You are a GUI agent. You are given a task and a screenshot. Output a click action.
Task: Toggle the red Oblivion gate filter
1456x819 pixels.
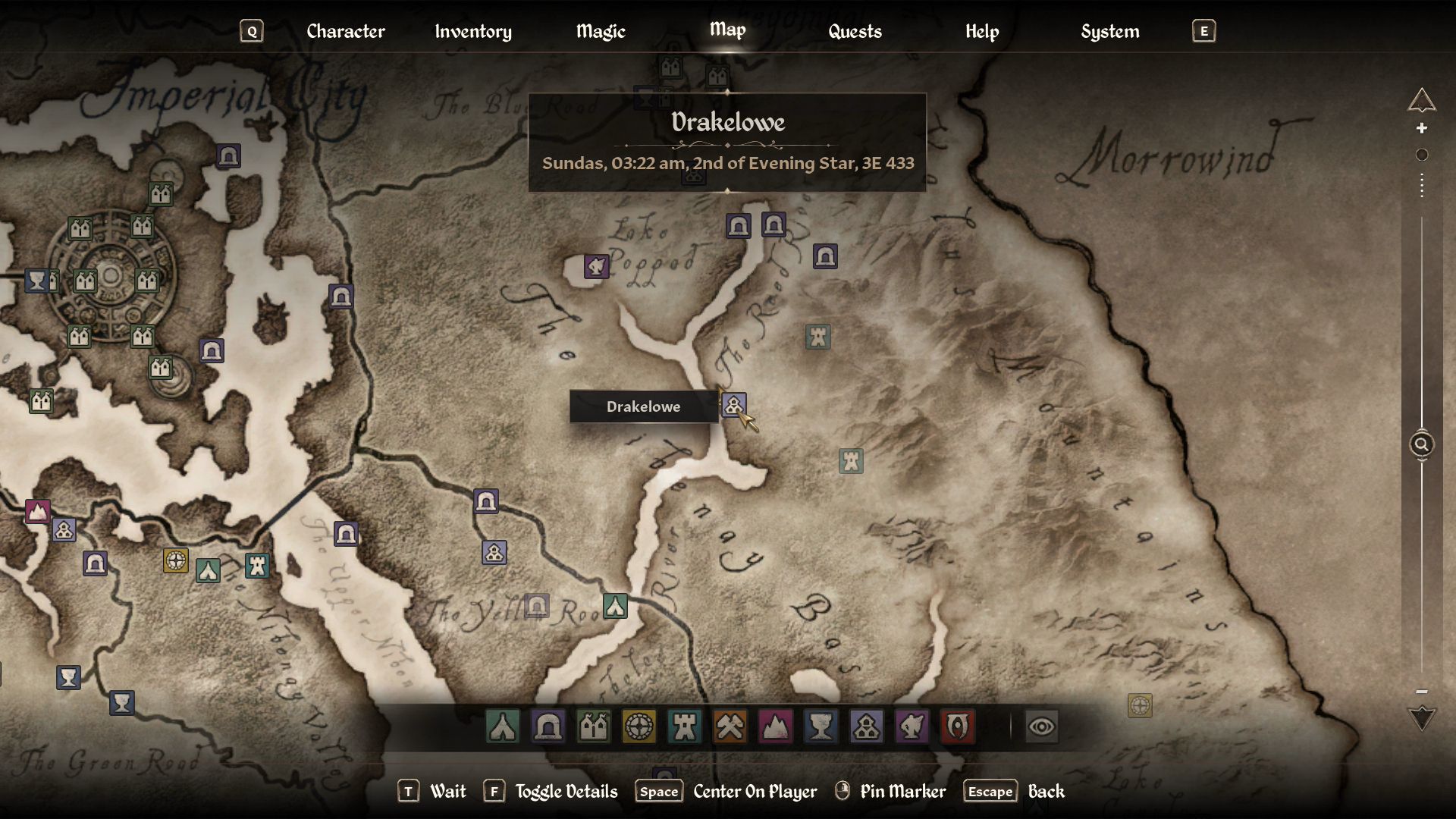coord(957,726)
